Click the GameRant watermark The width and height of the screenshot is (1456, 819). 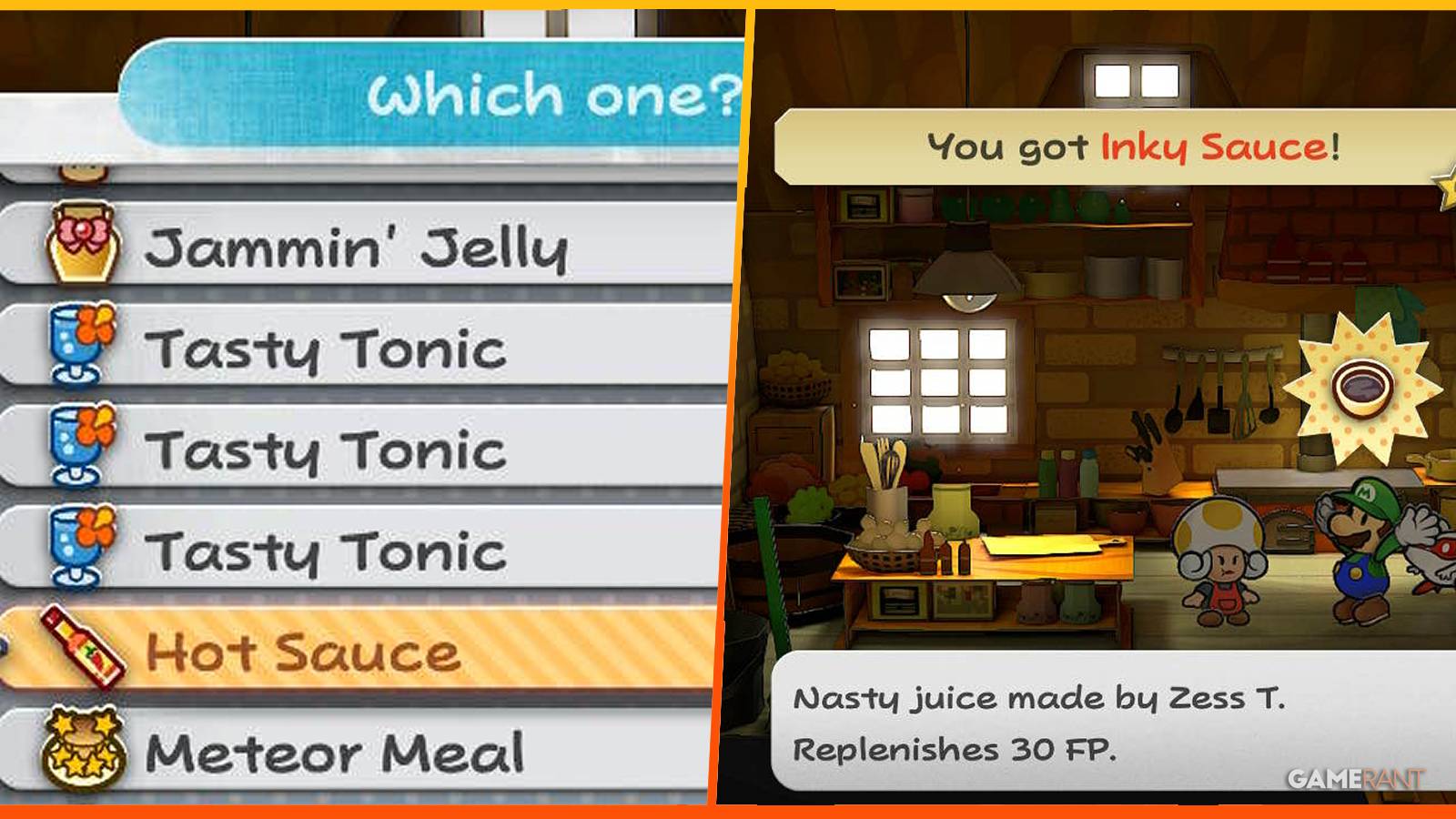[x=1356, y=778]
